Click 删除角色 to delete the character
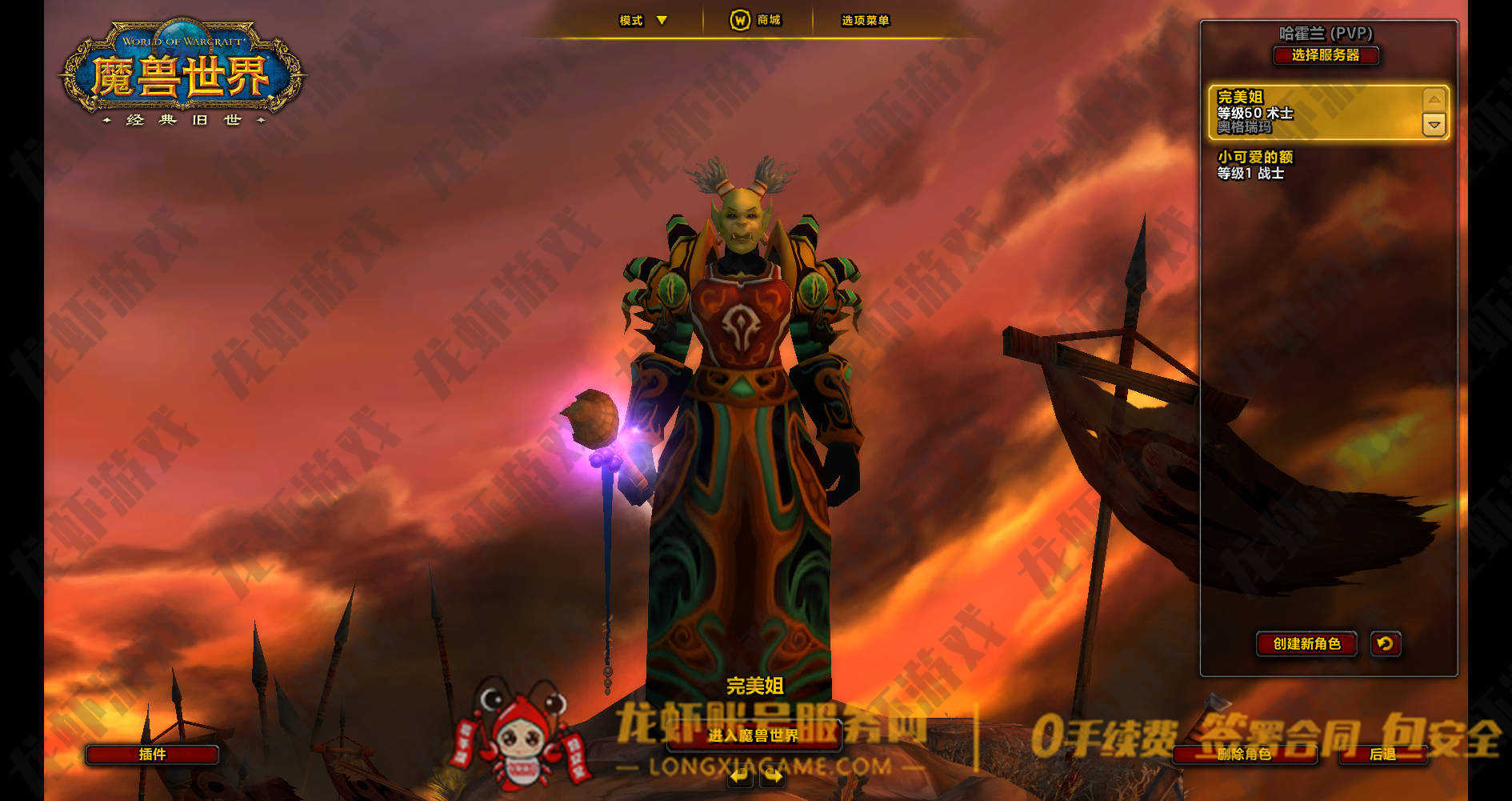The width and height of the screenshot is (1512, 801). click(1244, 754)
